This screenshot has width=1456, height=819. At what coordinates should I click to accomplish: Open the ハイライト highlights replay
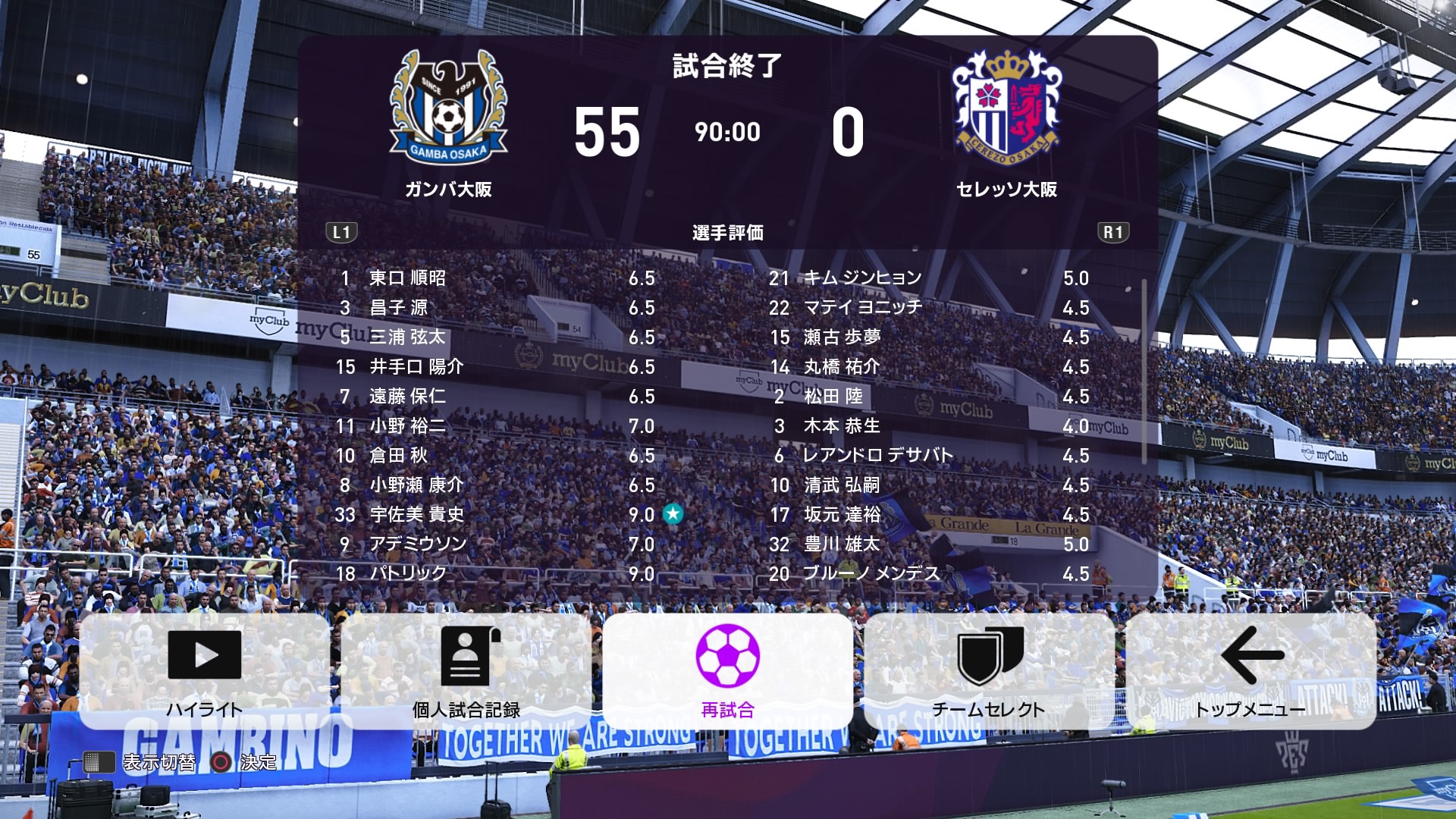click(205, 671)
